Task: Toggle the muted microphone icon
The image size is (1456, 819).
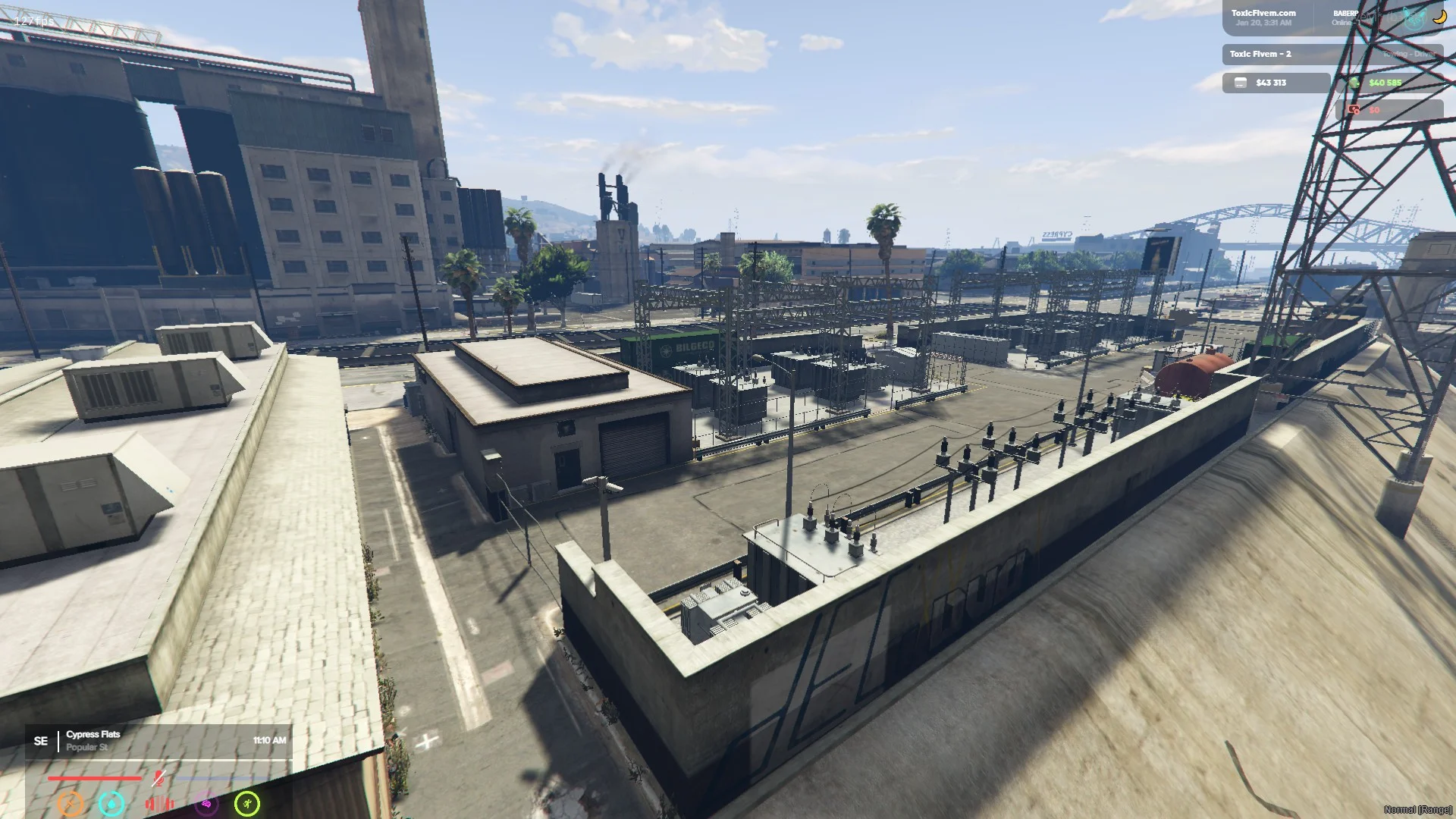Action: point(158,778)
